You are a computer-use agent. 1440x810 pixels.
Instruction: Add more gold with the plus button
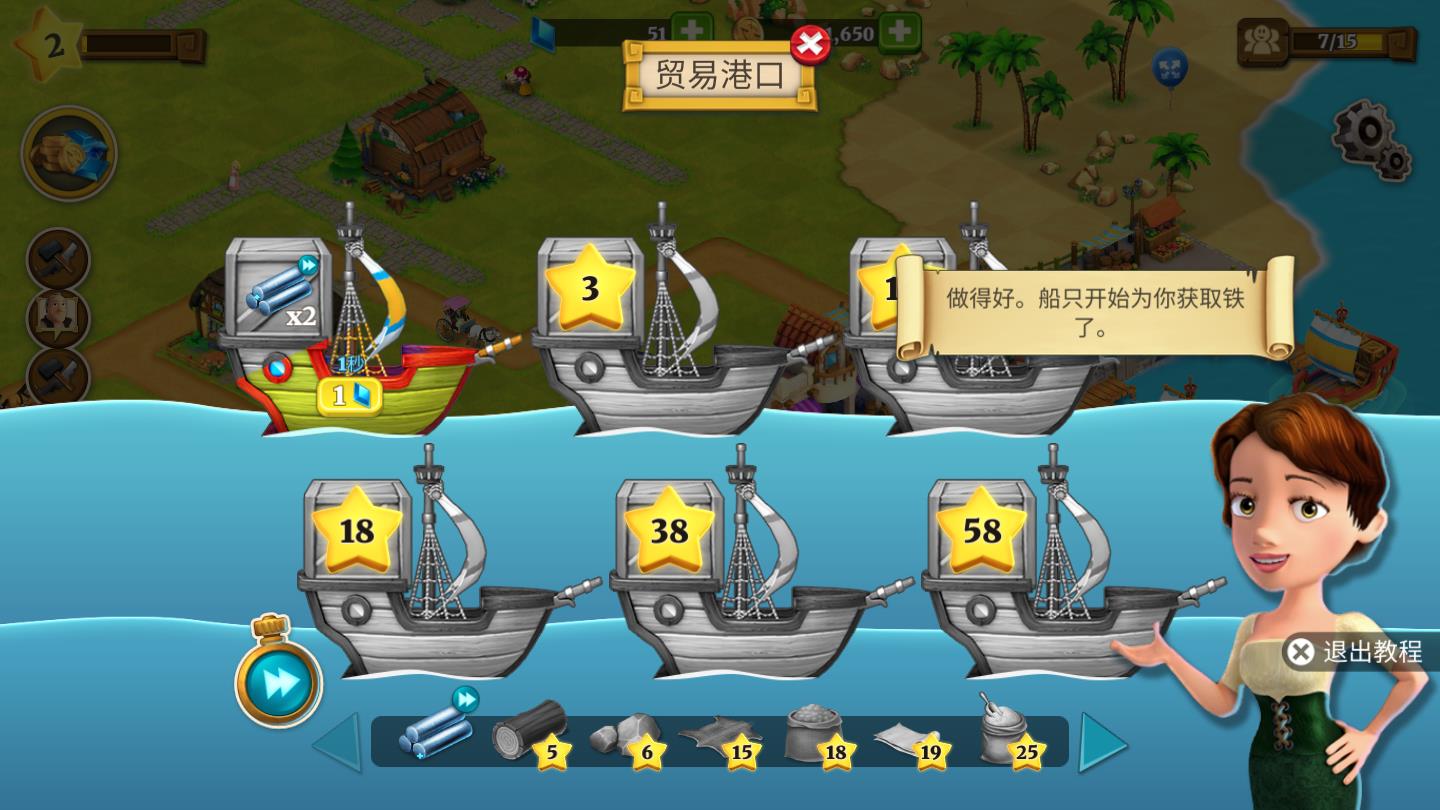click(899, 31)
